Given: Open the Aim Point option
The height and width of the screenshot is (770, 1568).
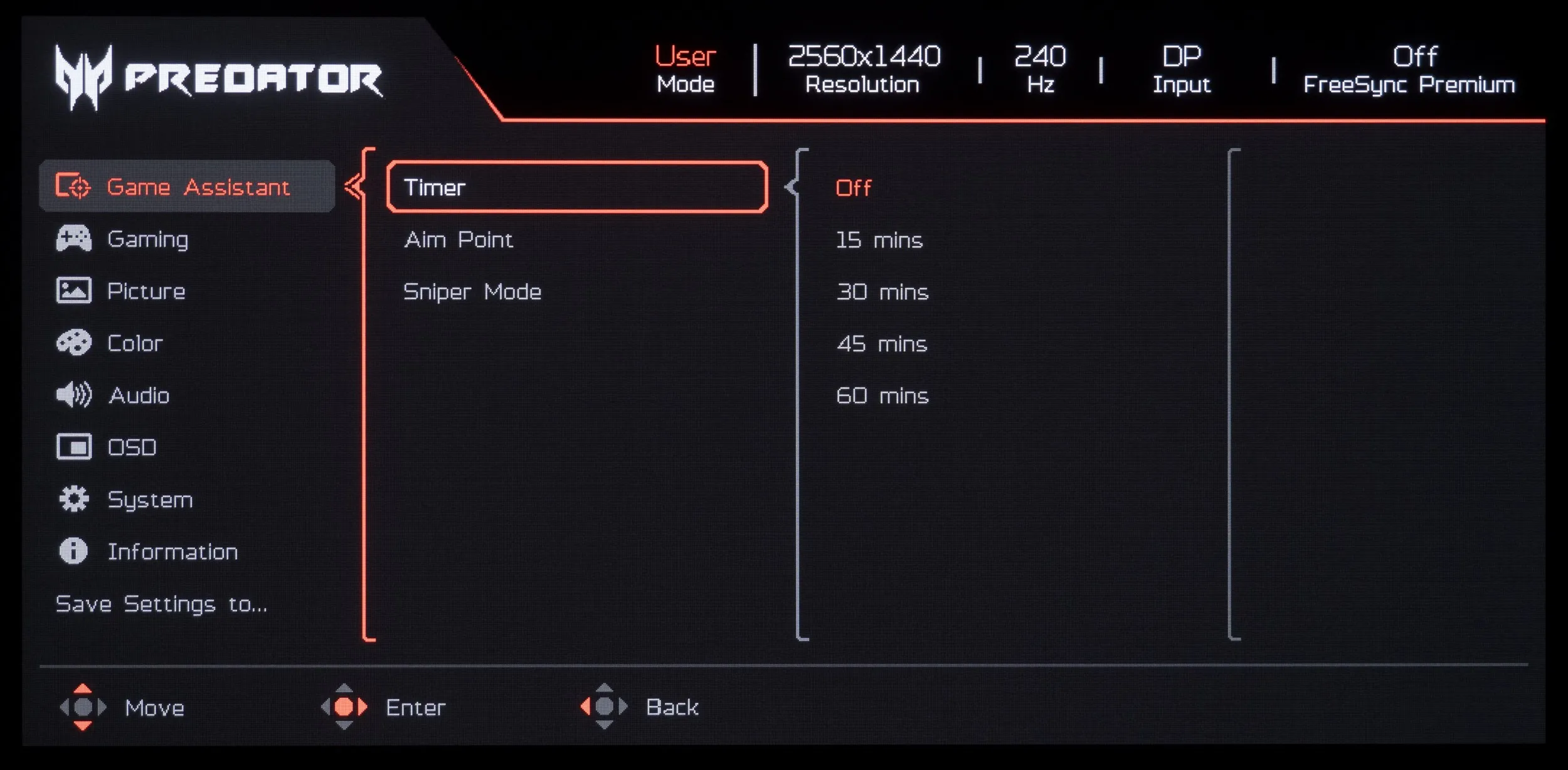Looking at the screenshot, I should [x=458, y=240].
